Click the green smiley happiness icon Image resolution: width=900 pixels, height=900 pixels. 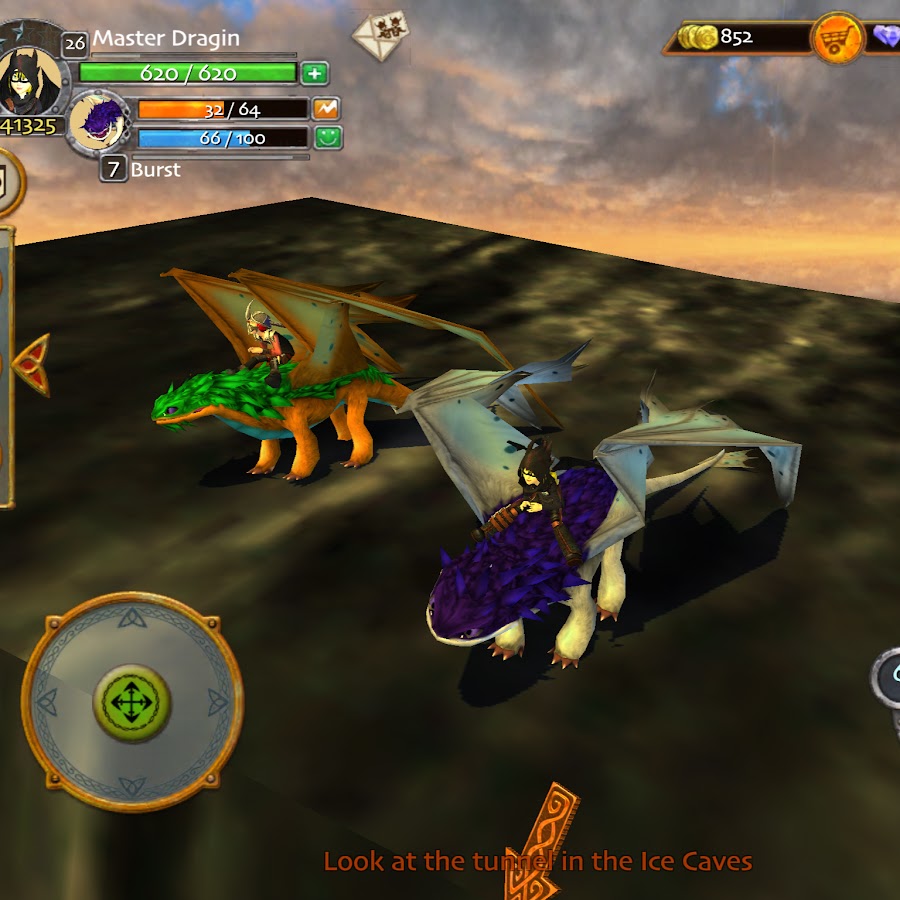[x=328, y=138]
